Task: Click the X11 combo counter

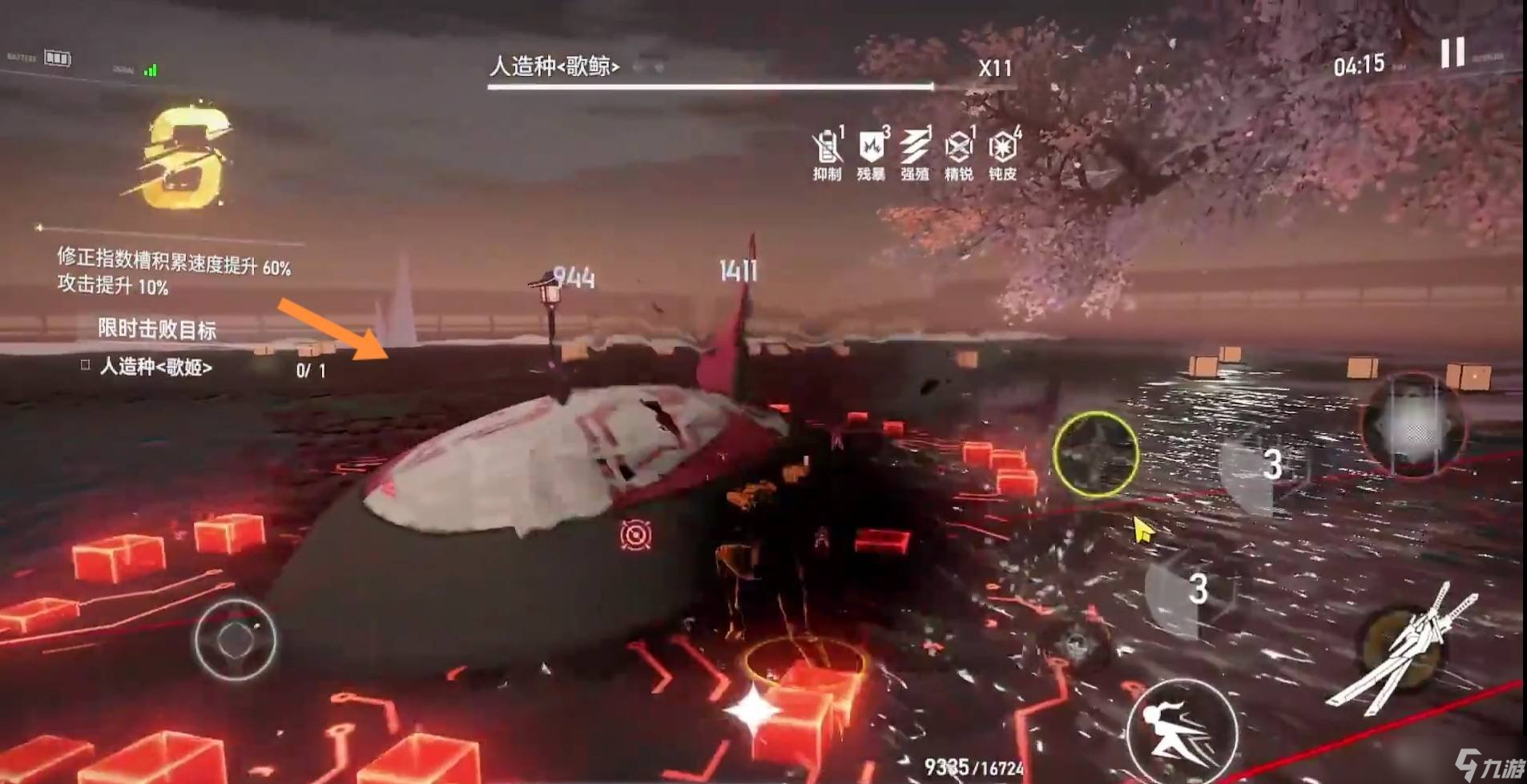Action: point(993,67)
